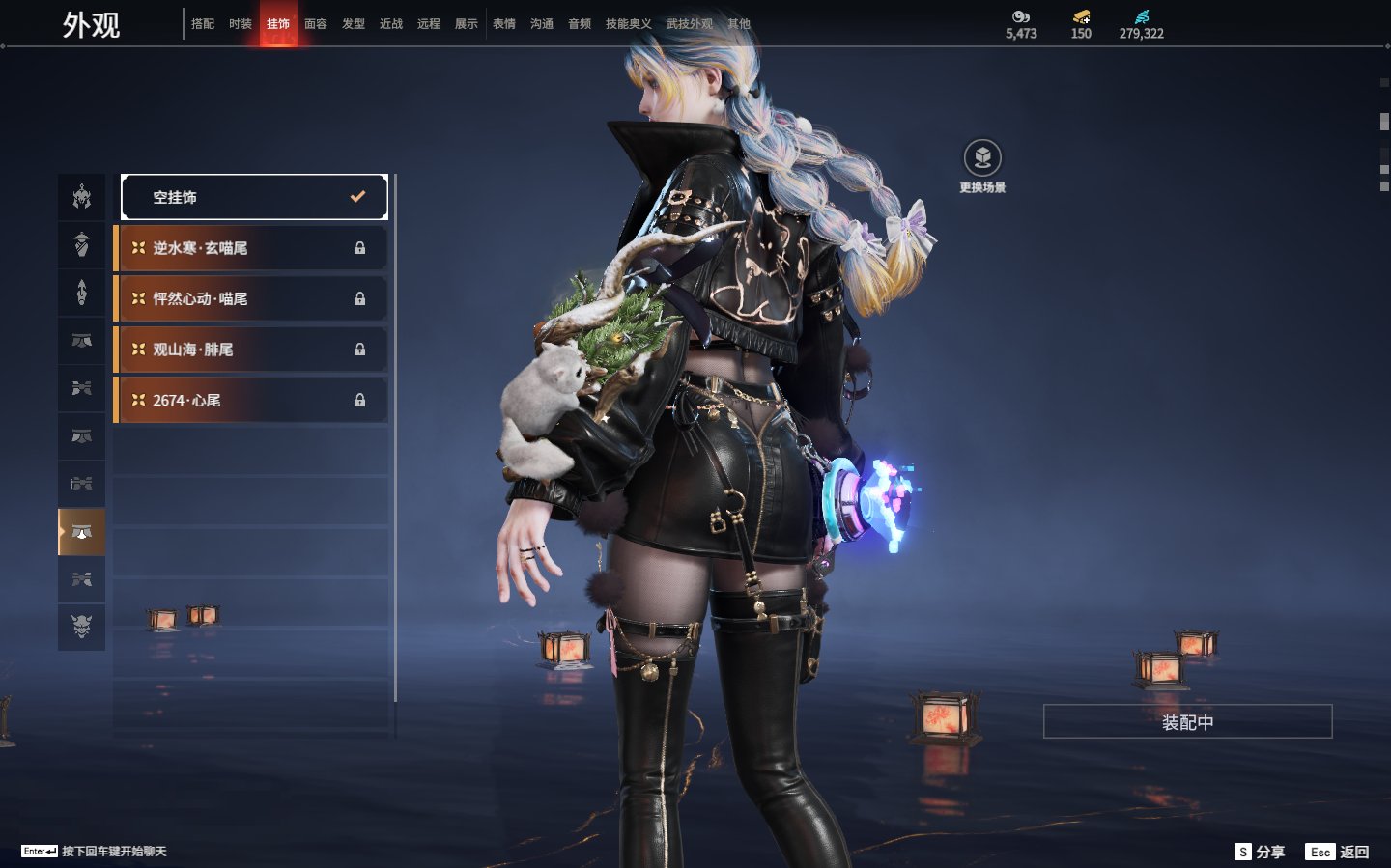Switch to the 展示 display tab
1391x868 pixels.
(467, 24)
